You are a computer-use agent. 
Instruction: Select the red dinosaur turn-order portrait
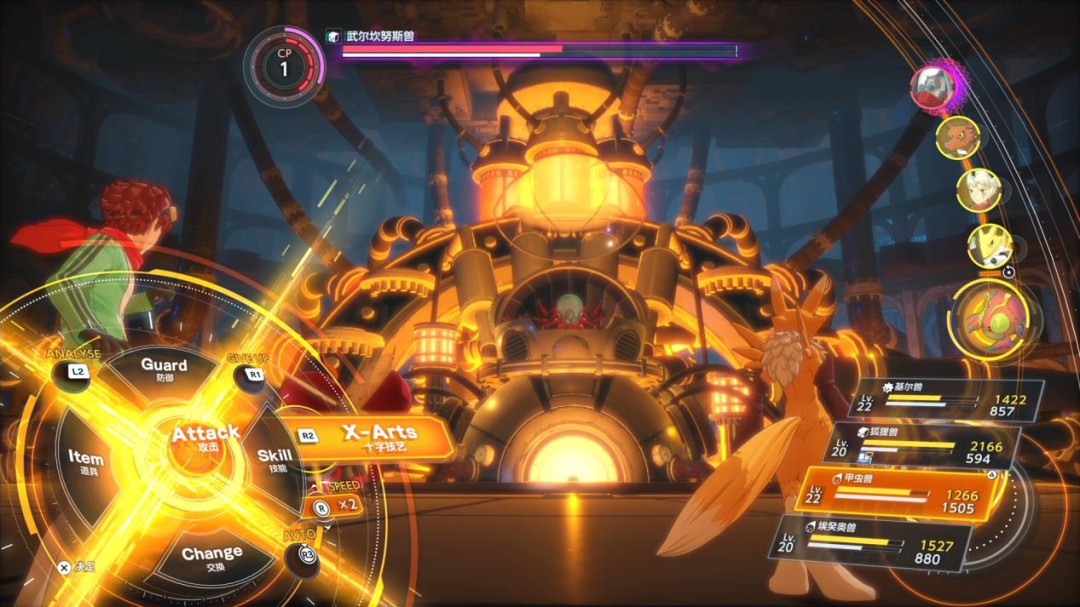[x=957, y=137]
